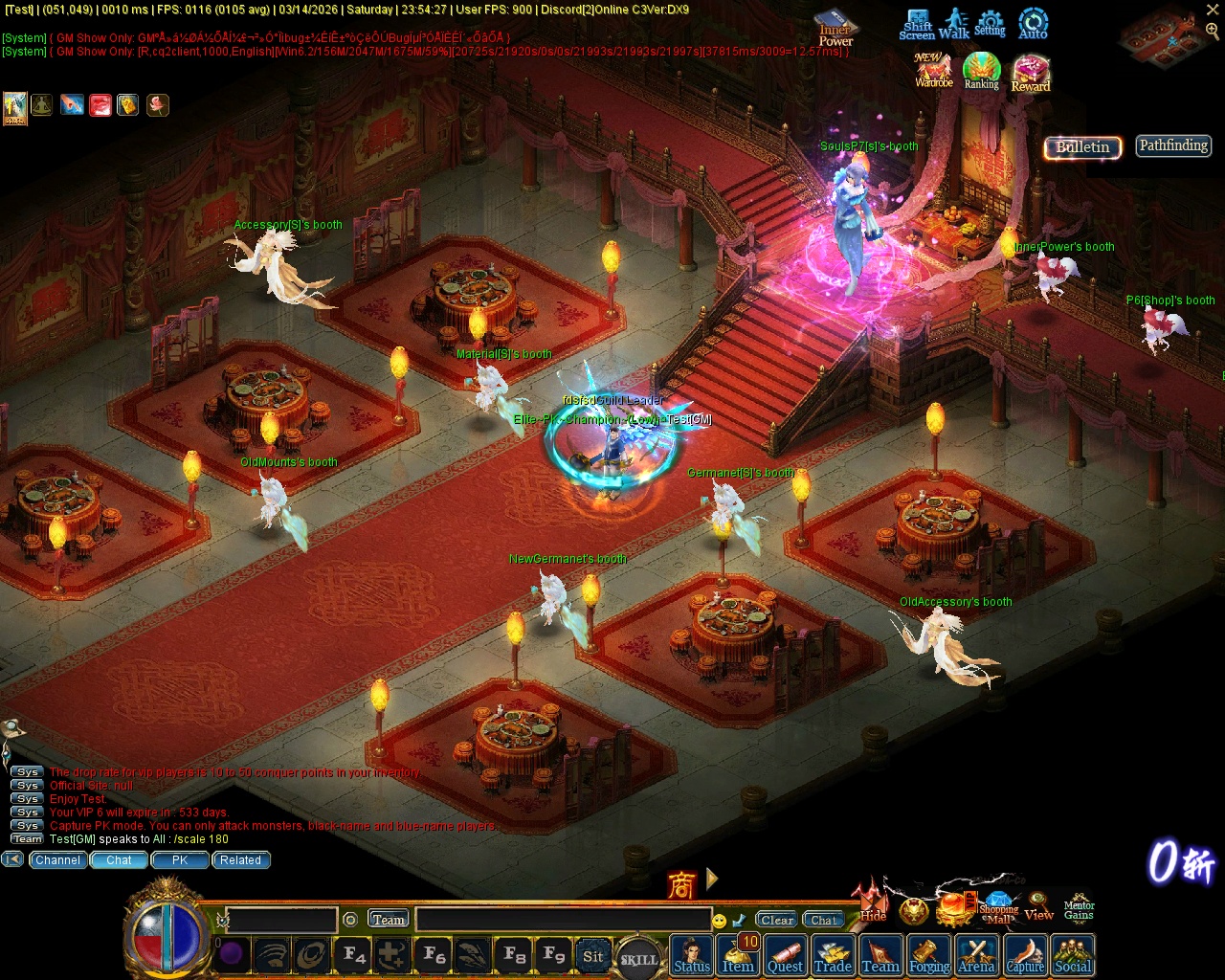Open the Item inventory
The height and width of the screenshot is (980, 1225).
tap(738, 956)
